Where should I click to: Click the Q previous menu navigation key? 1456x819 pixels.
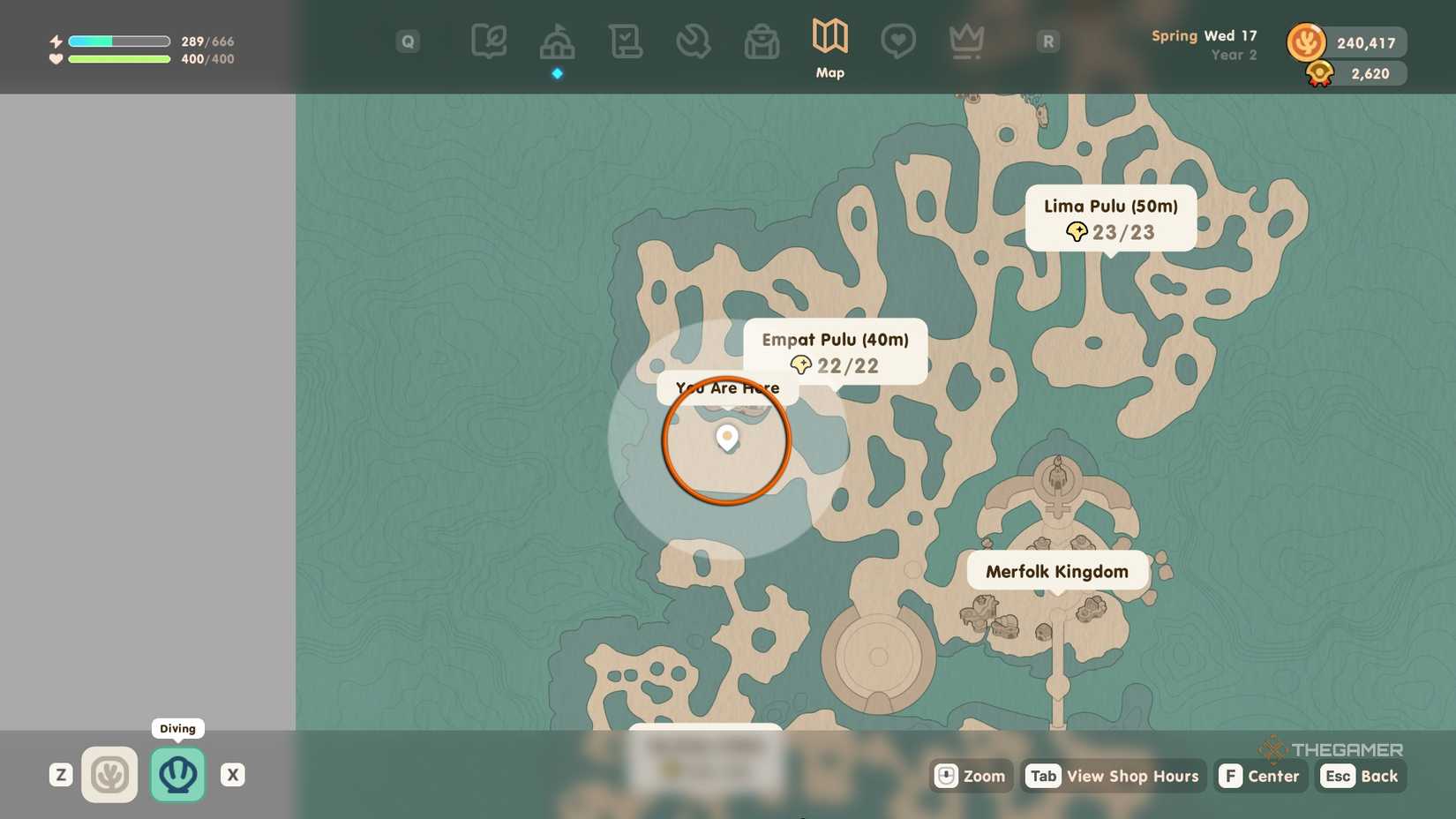(407, 40)
